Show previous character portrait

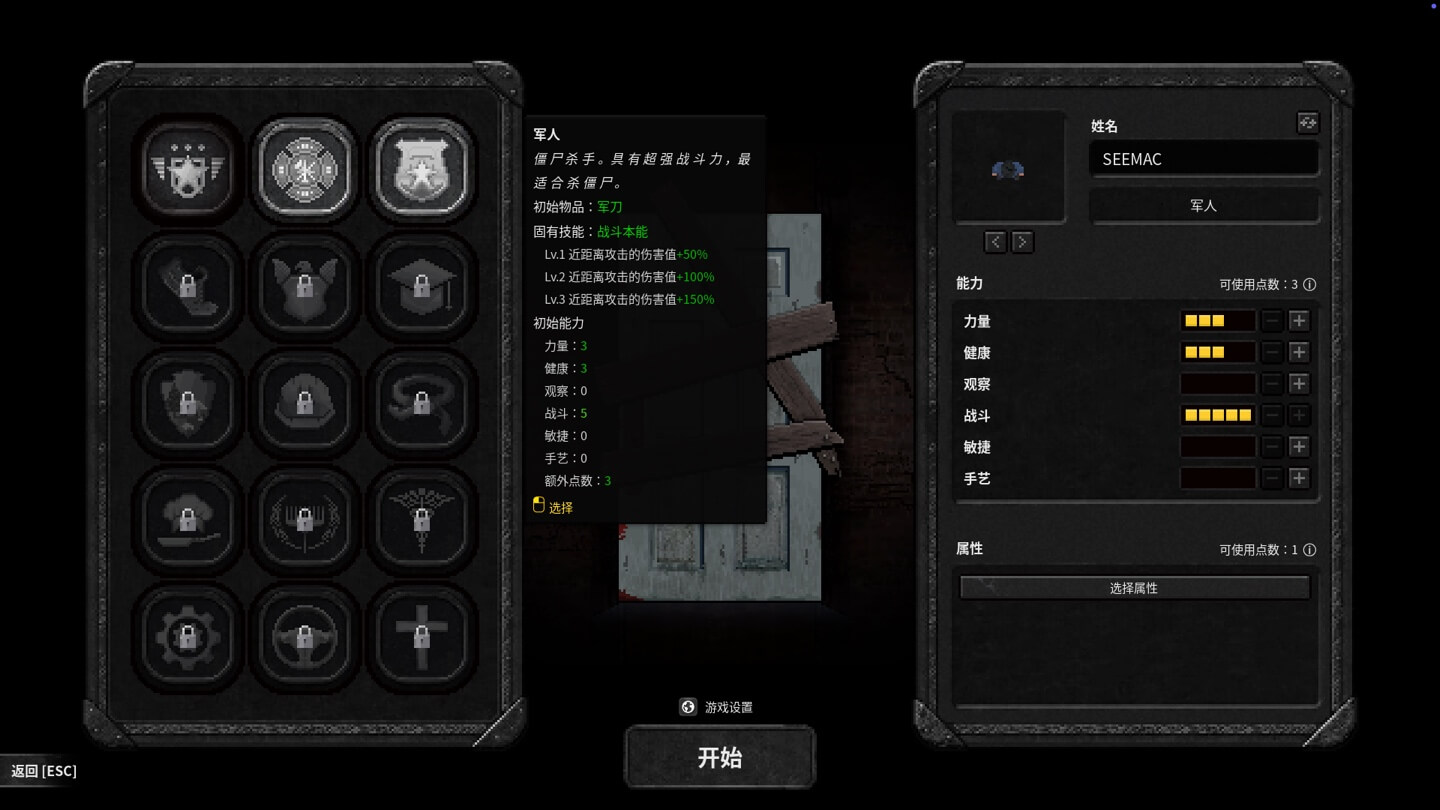pos(995,242)
